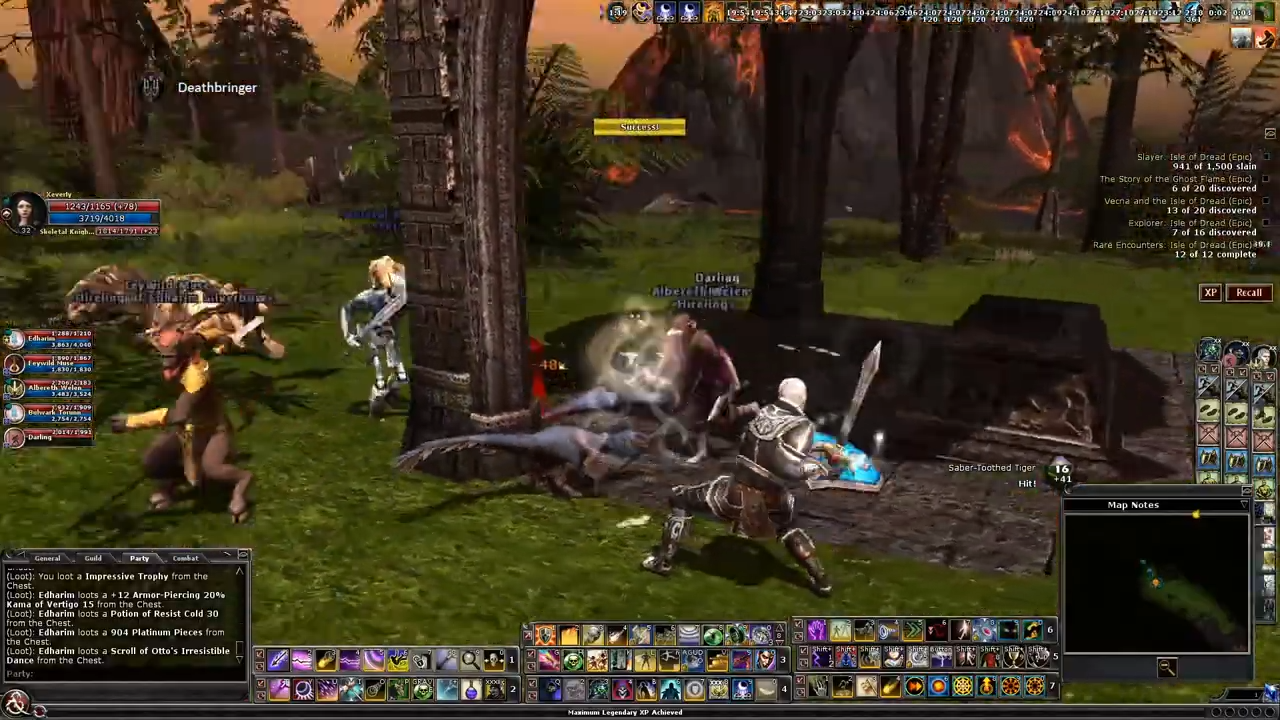The height and width of the screenshot is (720, 1280).
Task: Click the Maximum Legendary XP progress bar
Action: 625,711
